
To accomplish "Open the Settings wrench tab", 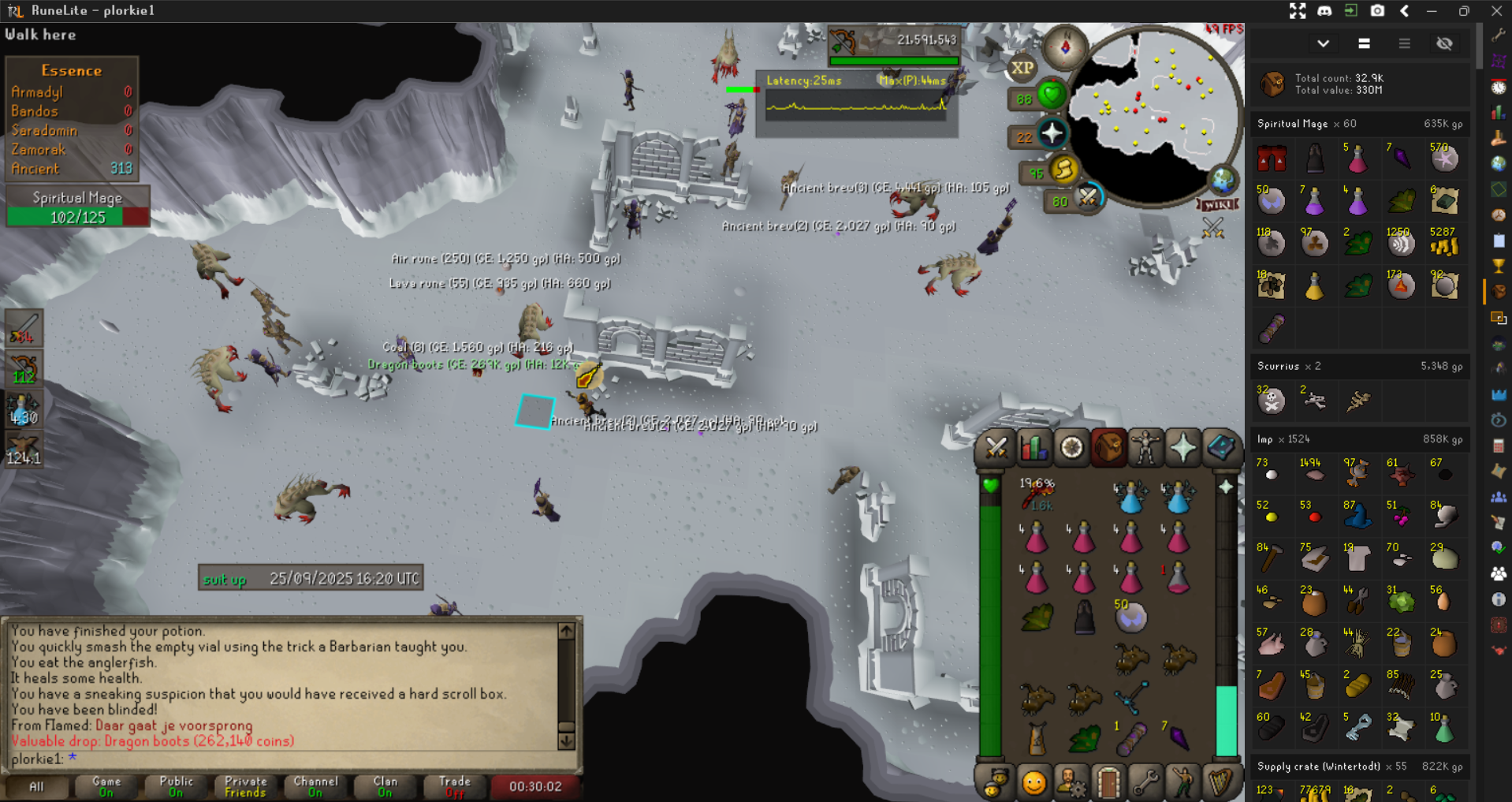I will coord(1145,783).
